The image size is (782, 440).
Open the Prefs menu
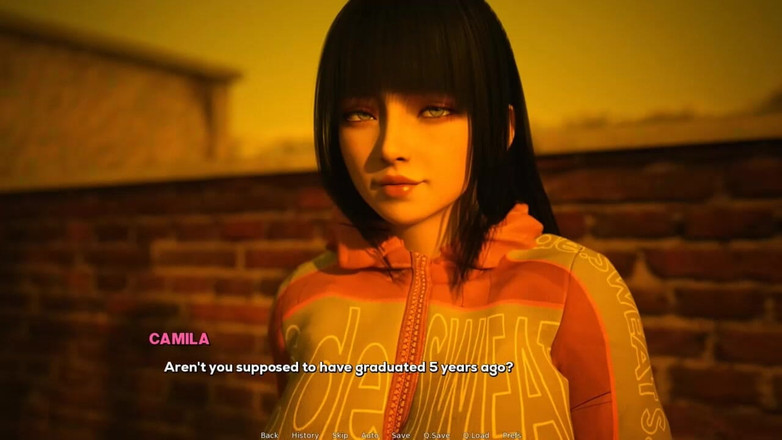[x=512, y=435]
